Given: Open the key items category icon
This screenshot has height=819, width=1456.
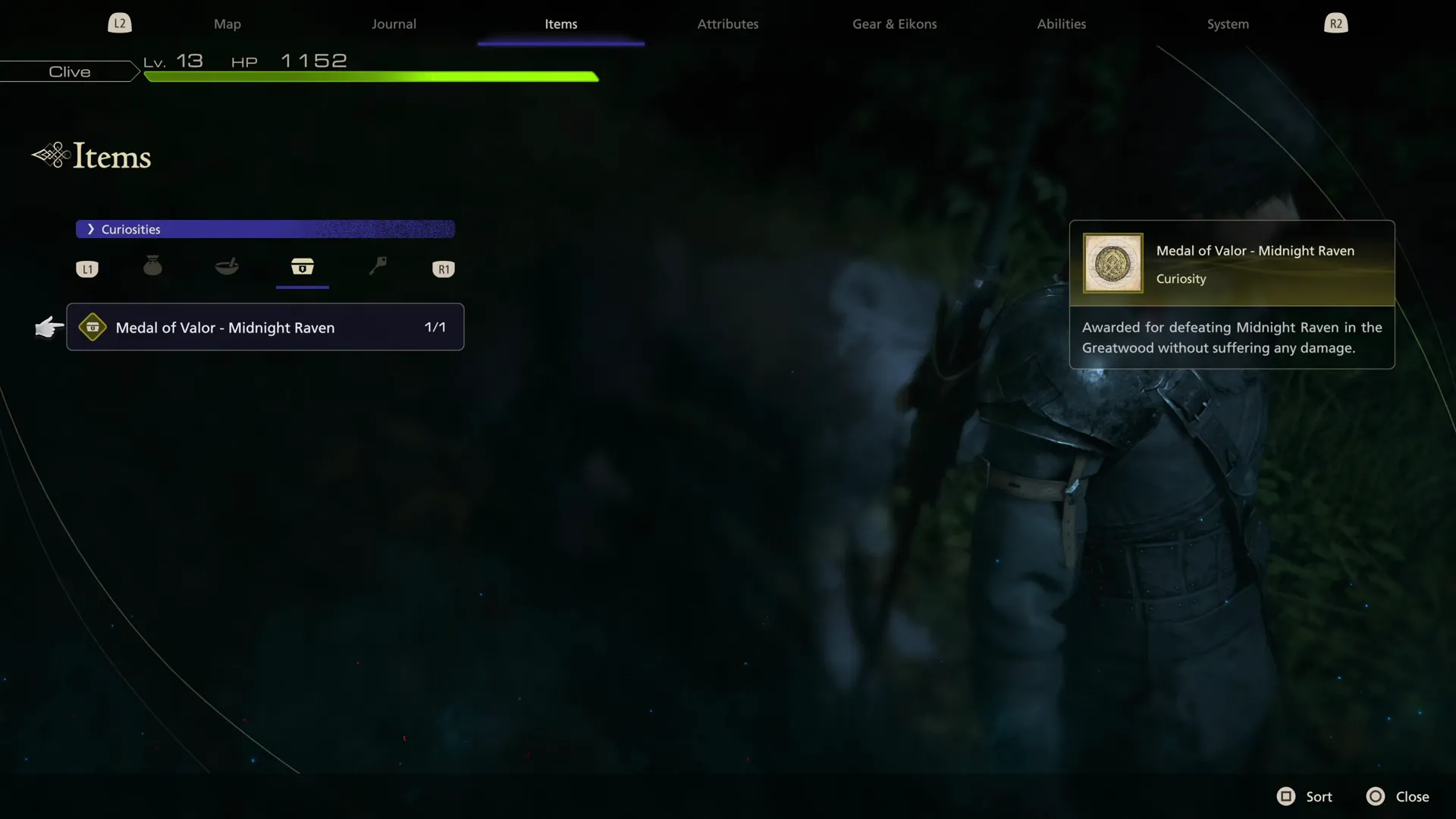Looking at the screenshot, I should (378, 266).
